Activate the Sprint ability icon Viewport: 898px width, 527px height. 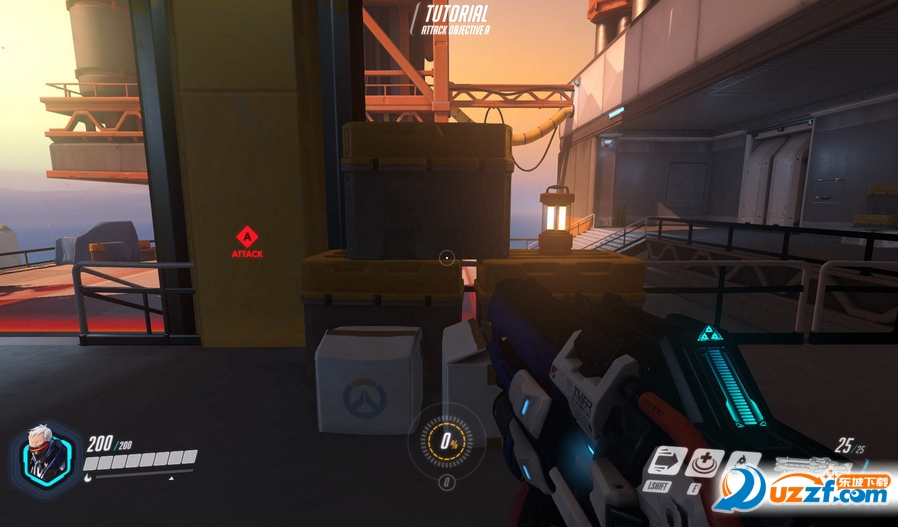tap(666, 462)
